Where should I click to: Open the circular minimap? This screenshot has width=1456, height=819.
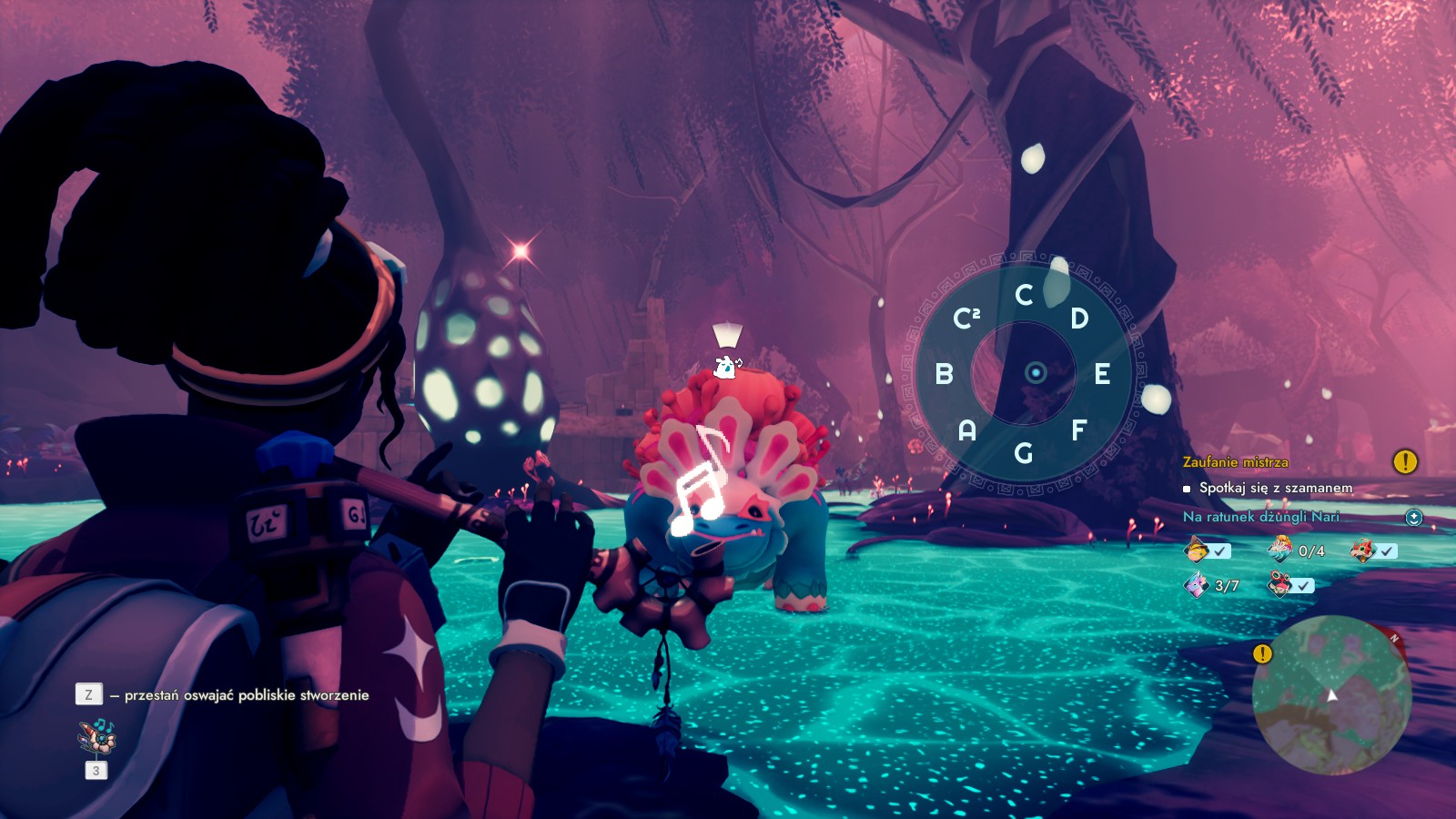1331,695
